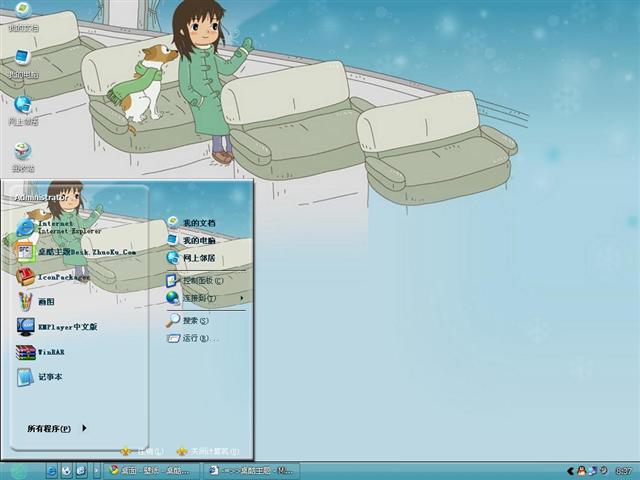Click the 注销(L) log off button
The height and width of the screenshot is (480, 640).
[x=143, y=451]
